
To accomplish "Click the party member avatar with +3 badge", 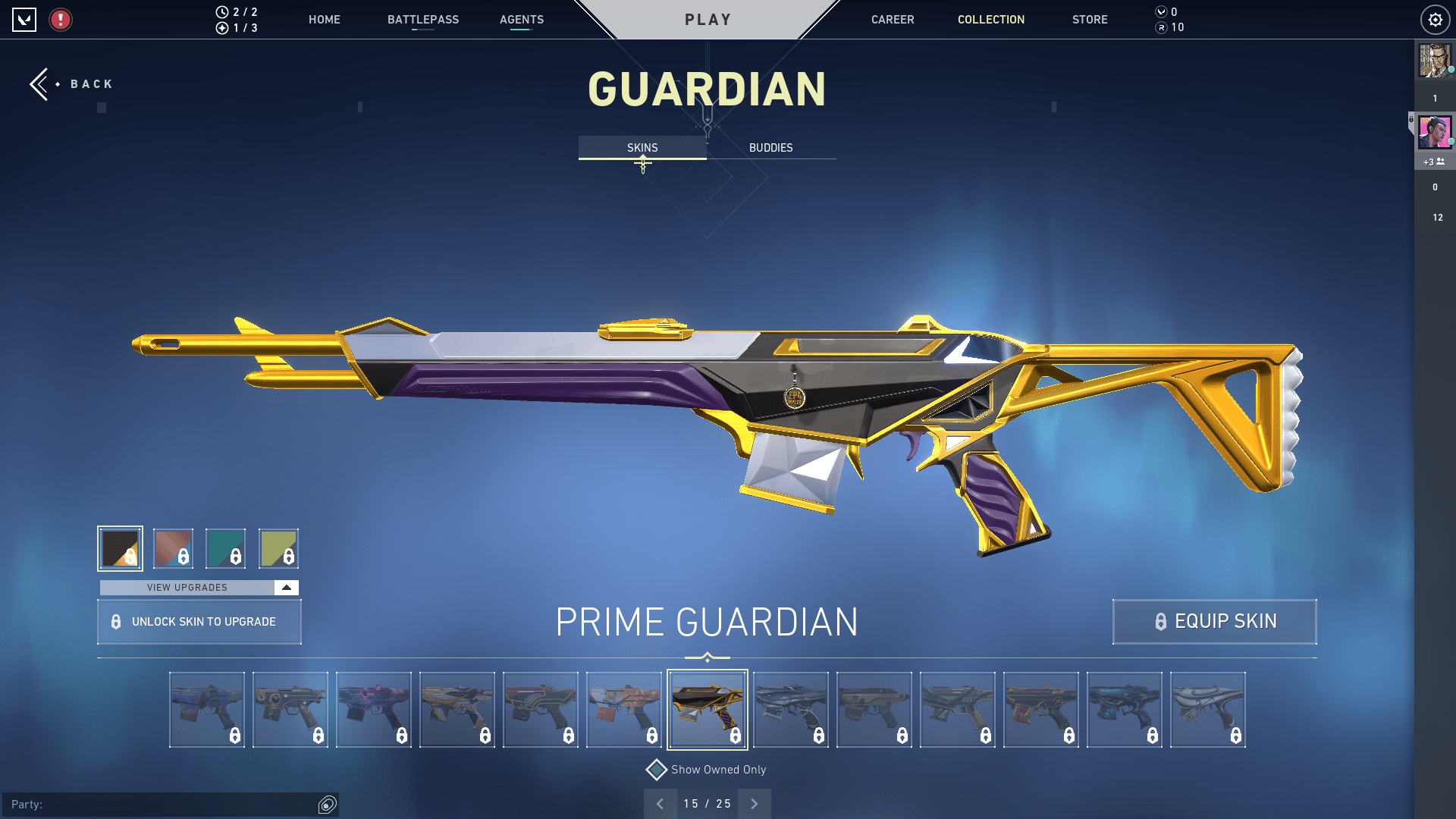I will 1434,133.
